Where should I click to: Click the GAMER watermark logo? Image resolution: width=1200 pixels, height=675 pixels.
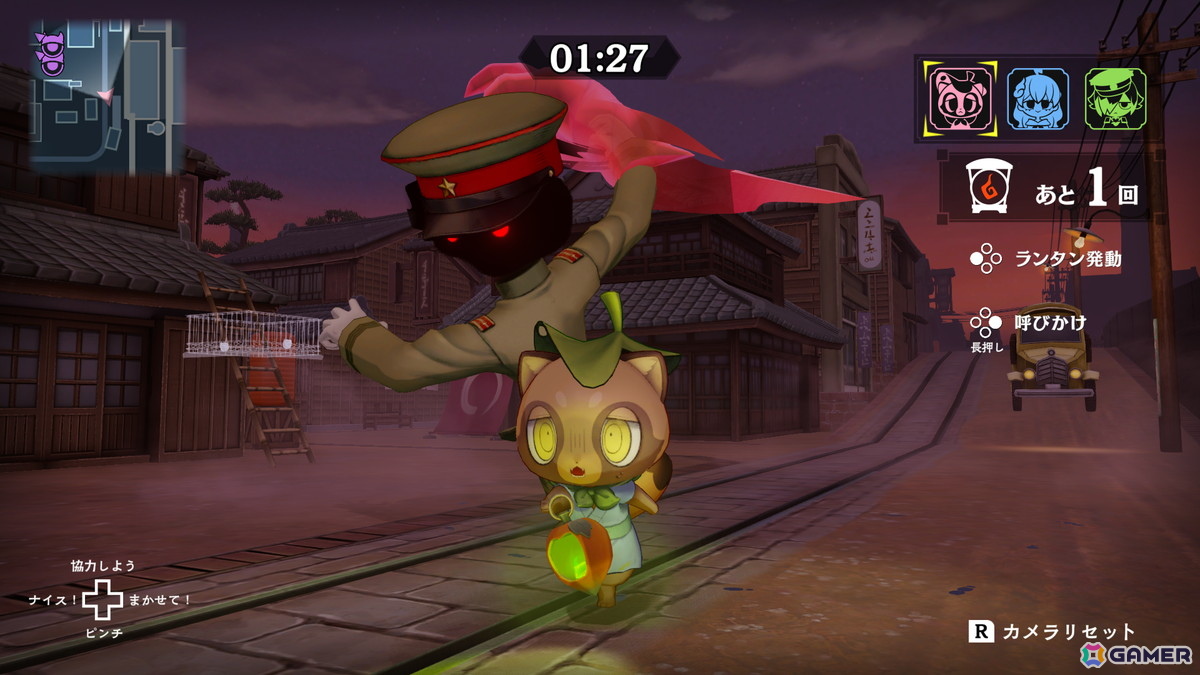[x=1136, y=654]
